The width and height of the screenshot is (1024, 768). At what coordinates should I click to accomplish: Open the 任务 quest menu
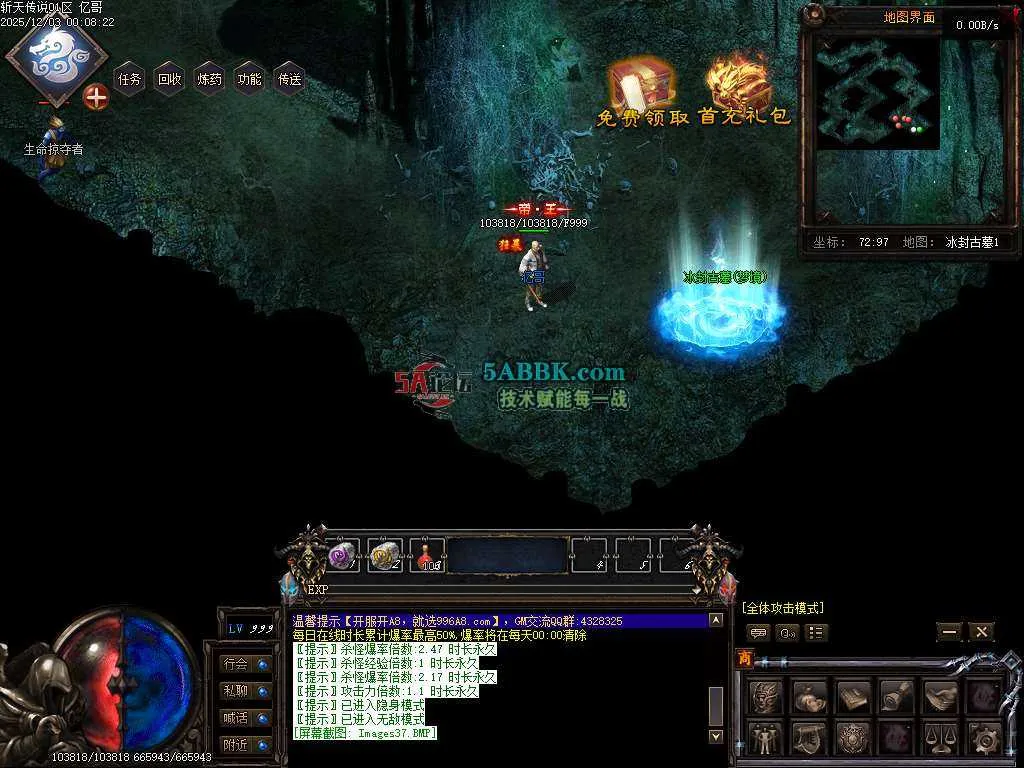(129, 79)
